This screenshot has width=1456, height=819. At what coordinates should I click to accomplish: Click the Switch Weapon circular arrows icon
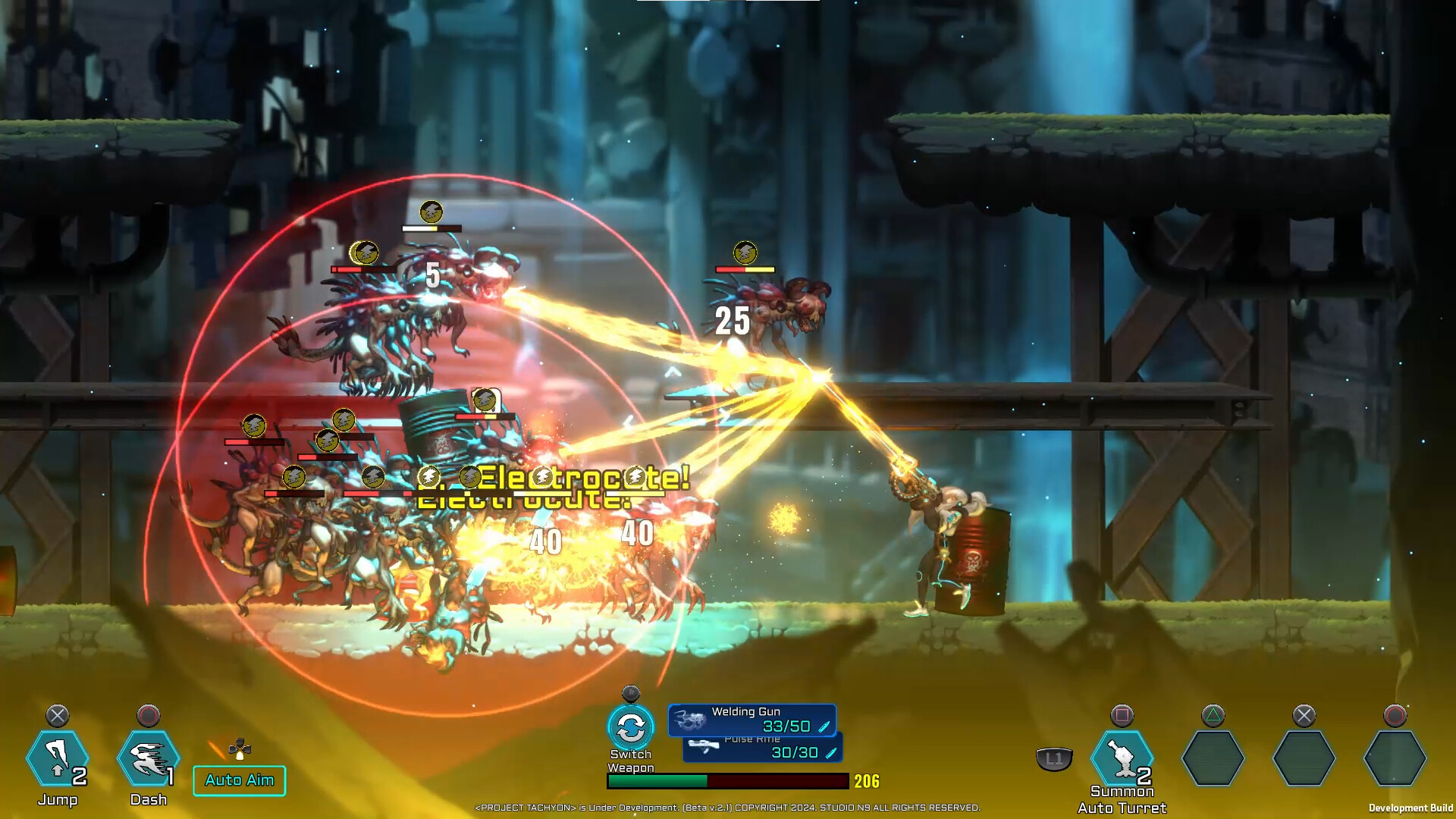[x=632, y=726]
